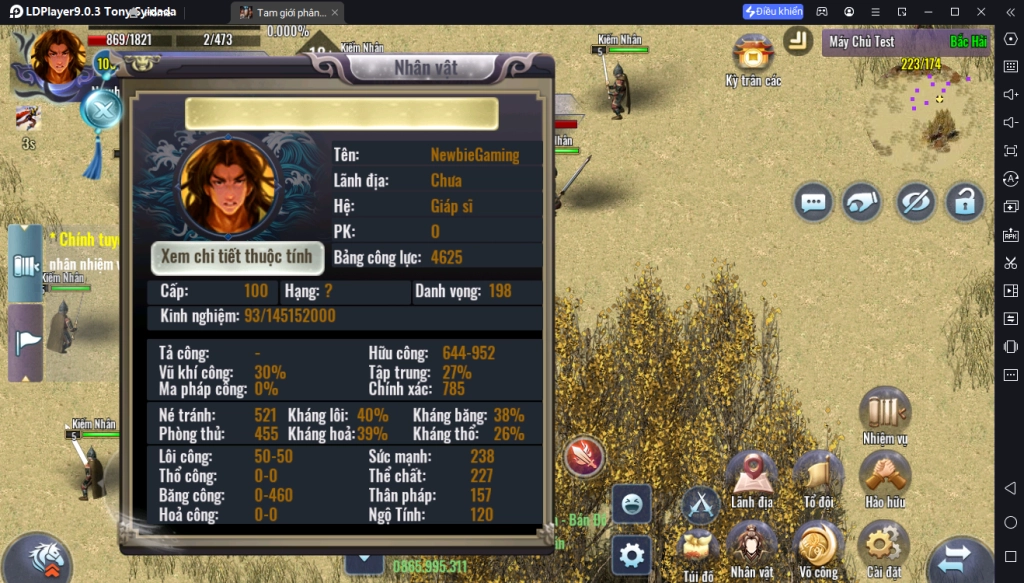Screen dimensions: 1024x583
Task: Open the Võ công skills menu
Action: [818, 546]
